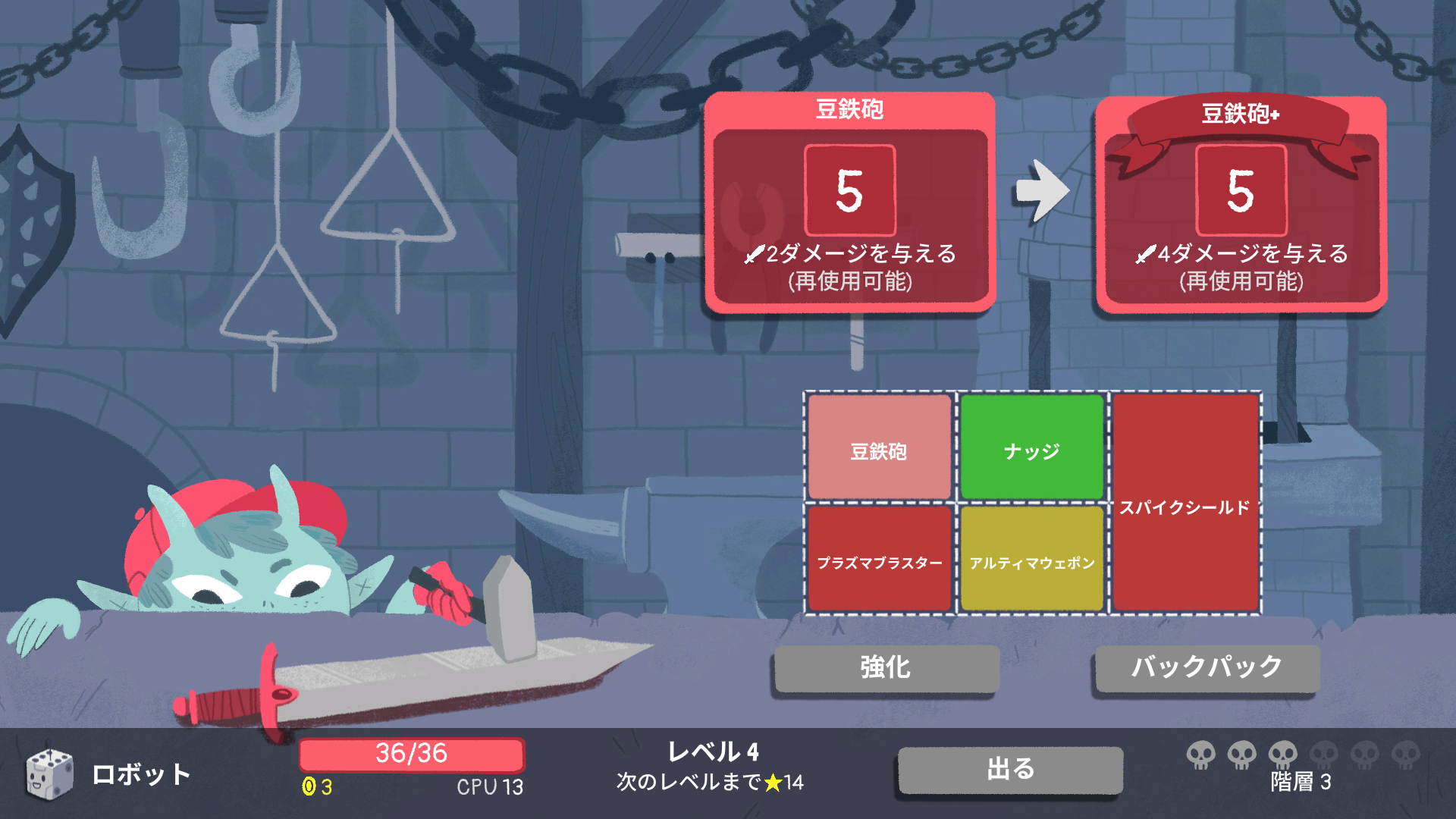Click the 36/36 health bar
Image resolution: width=1456 pixels, height=819 pixels.
[x=413, y=755]
